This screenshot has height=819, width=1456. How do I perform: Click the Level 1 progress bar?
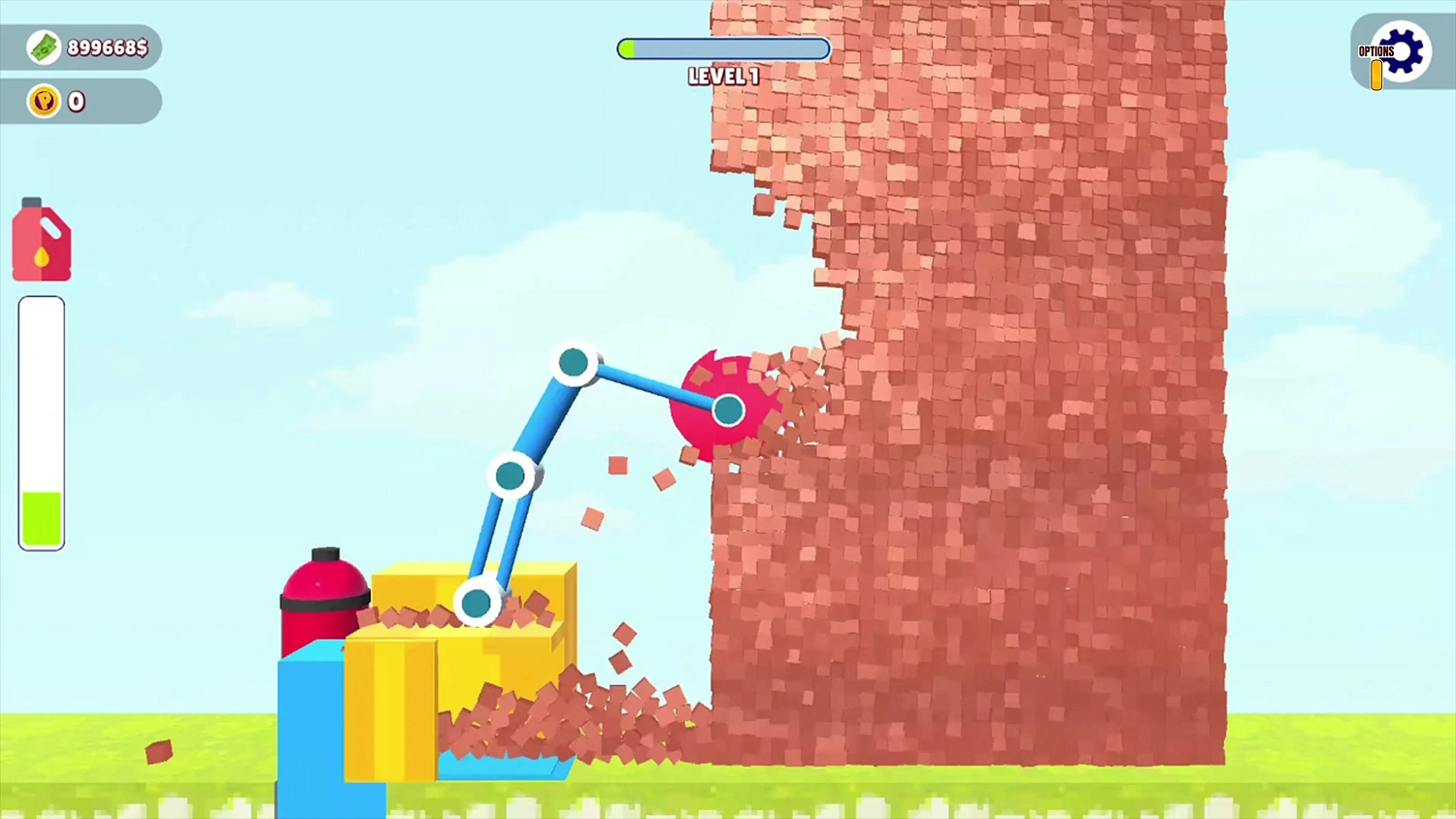coord(722,49)
